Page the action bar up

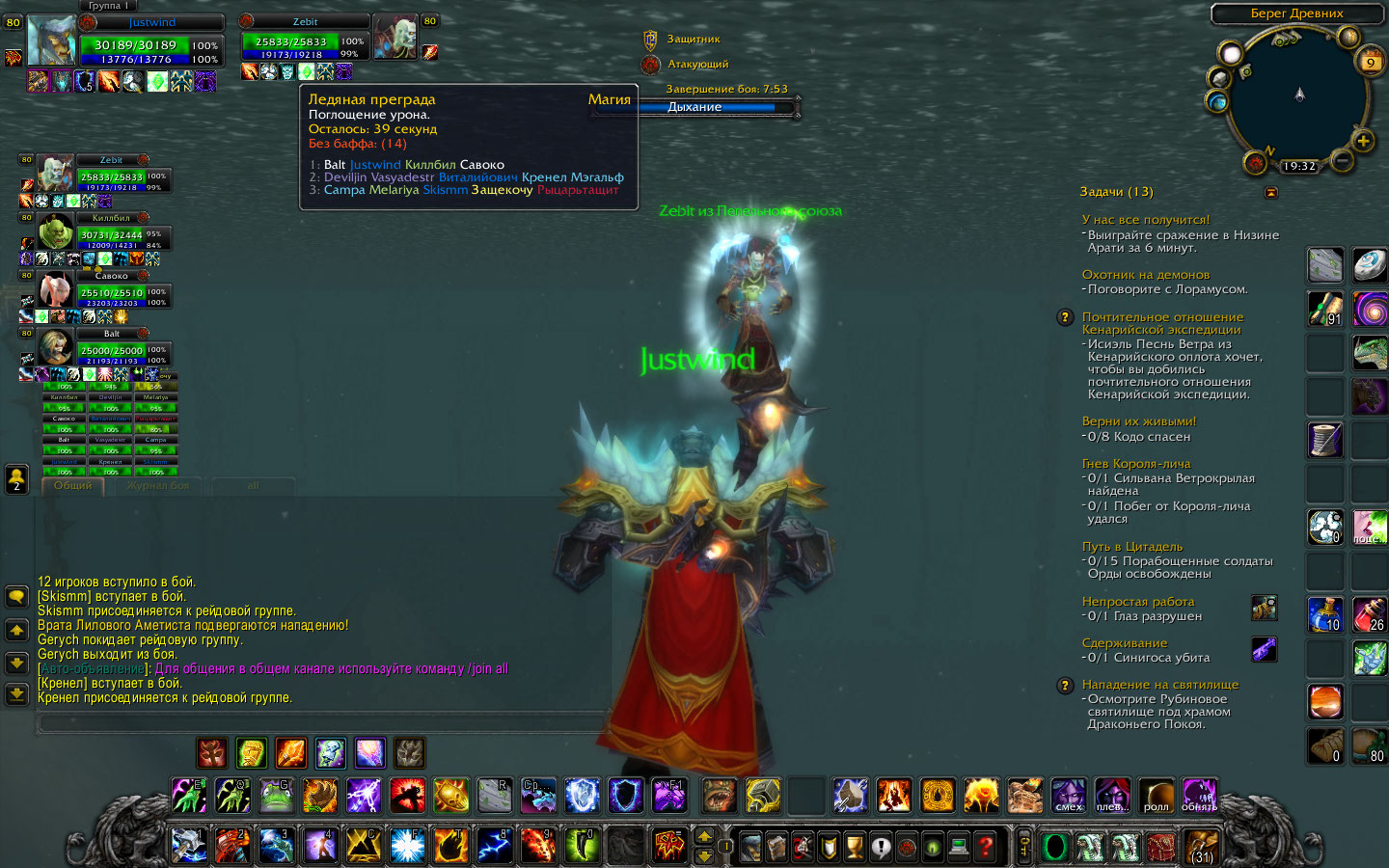(705, 835)
